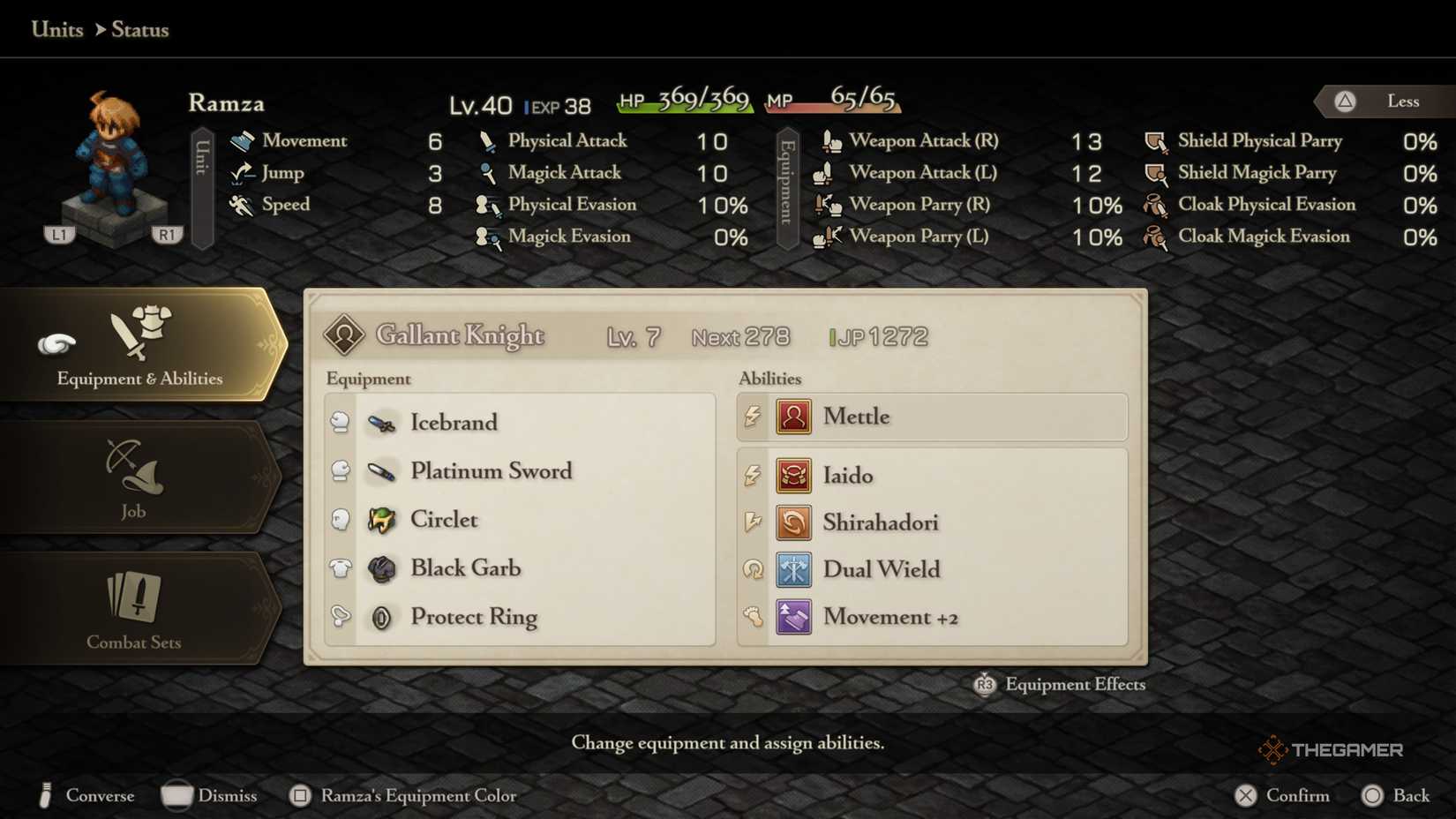1456x819 pixels.
Task: Switch to the Job tab
Action: [x=131, y=477]
